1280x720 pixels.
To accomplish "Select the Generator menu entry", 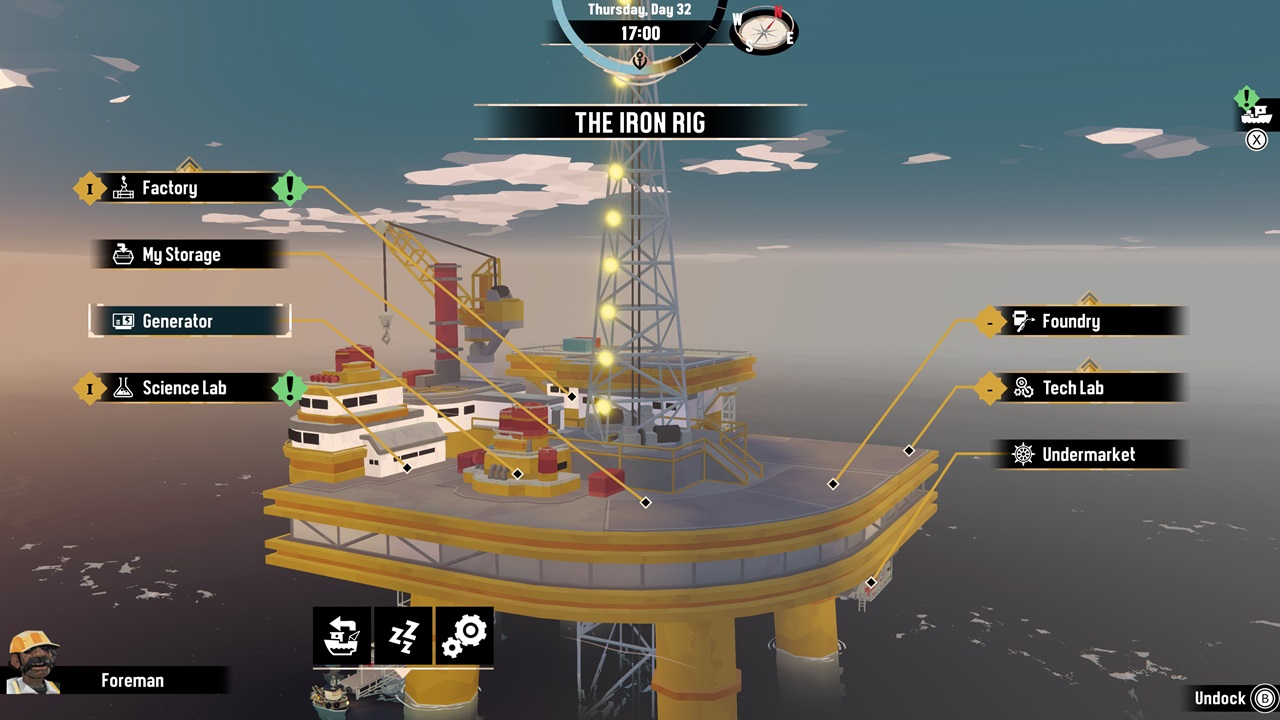I will (190, 321).
